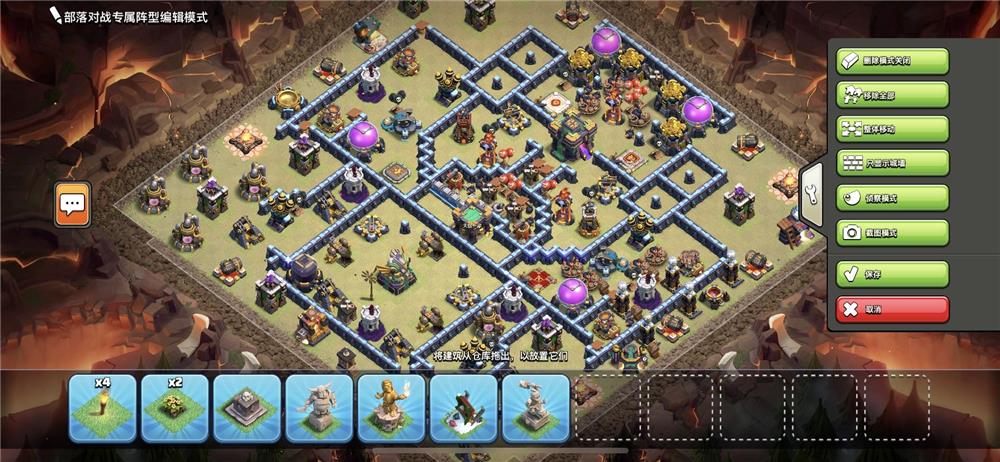Screen dimensions: 1000x462
Task: Enter screenshot mode (截图模式)
Action: tap(892, 232)
